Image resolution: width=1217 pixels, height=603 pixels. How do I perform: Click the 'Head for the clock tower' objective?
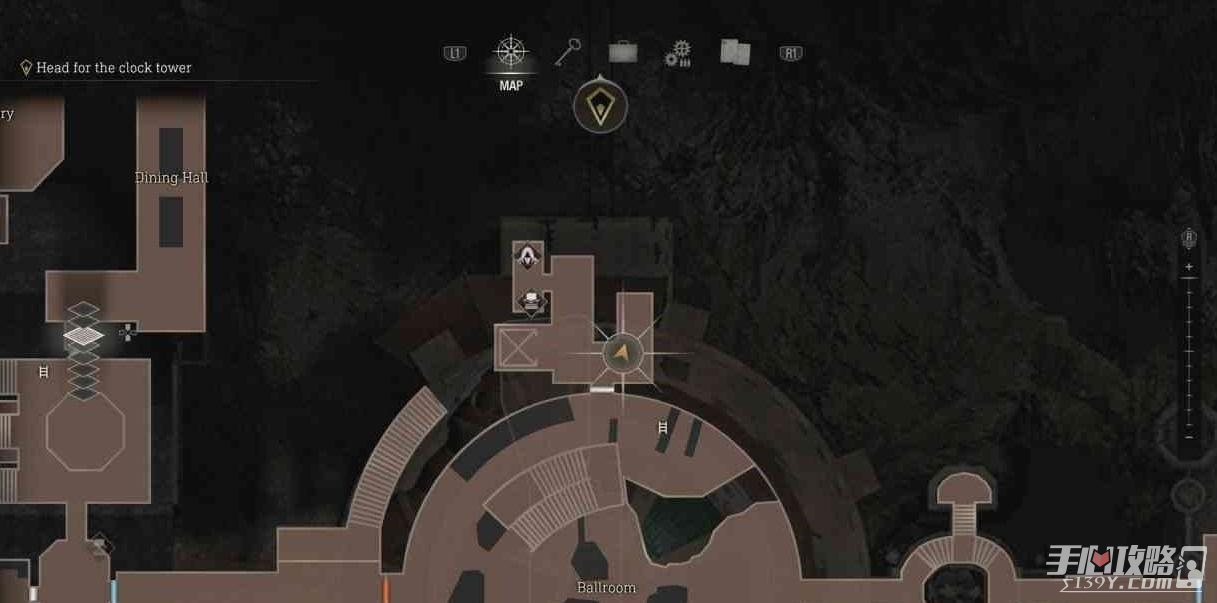(113, 68)
